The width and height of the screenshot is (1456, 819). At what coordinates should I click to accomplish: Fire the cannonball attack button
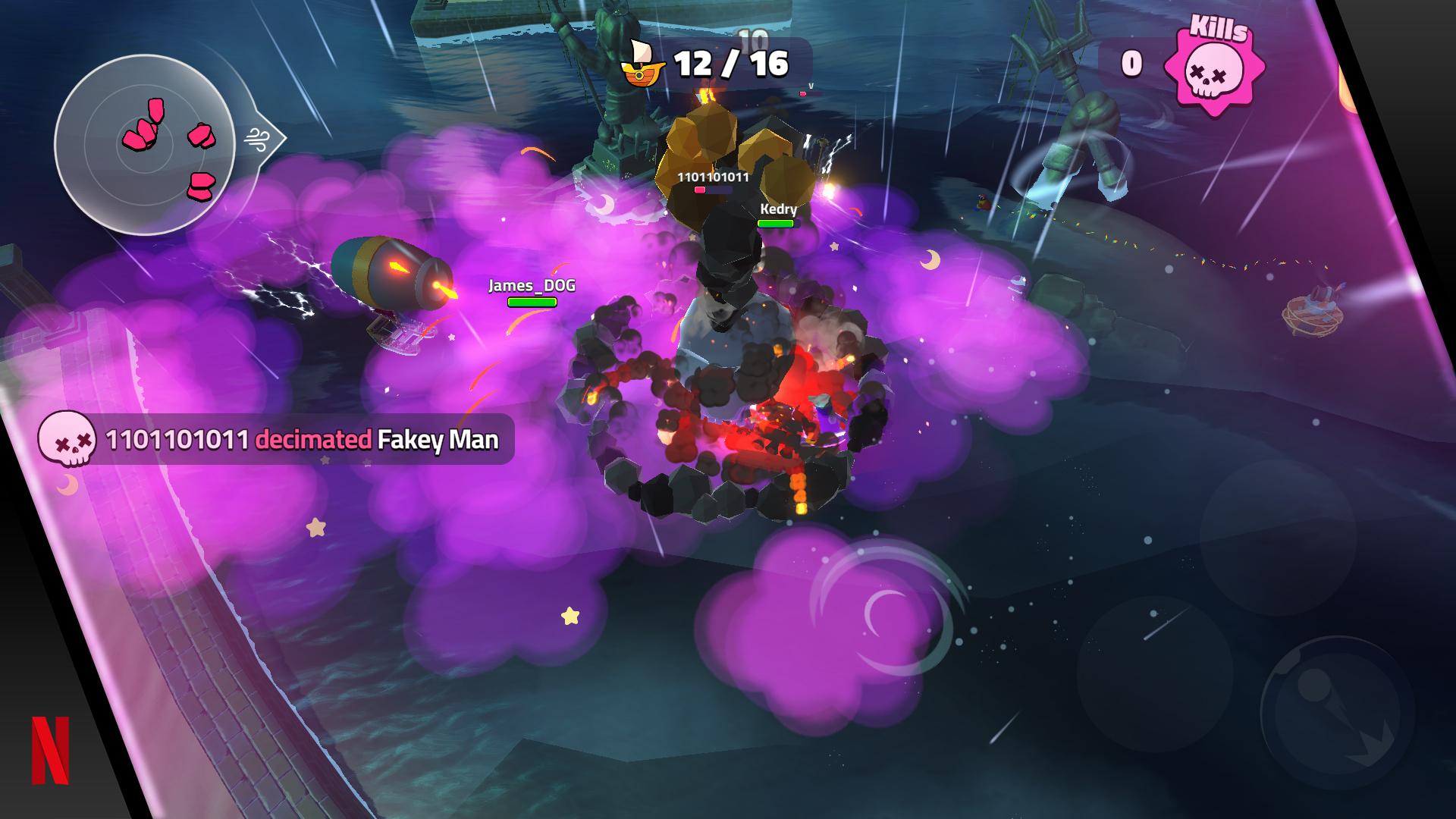pos(1336,714)
